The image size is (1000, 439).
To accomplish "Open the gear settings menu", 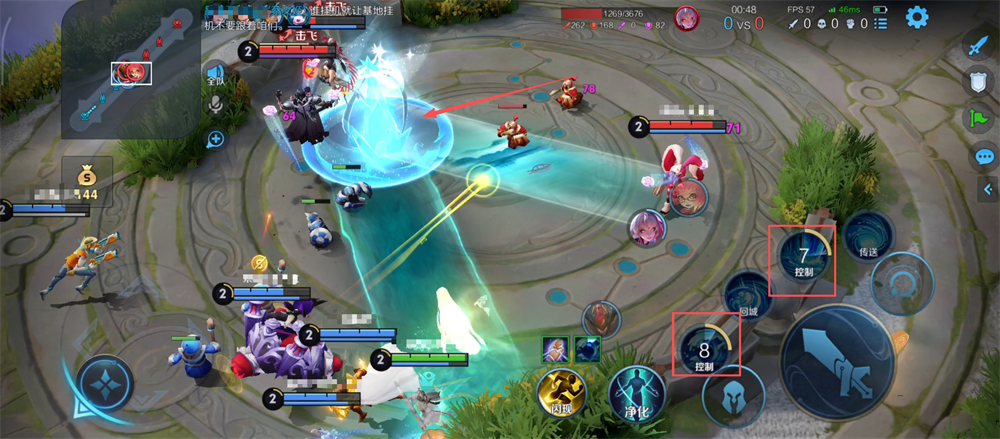I will coord(916,17).
